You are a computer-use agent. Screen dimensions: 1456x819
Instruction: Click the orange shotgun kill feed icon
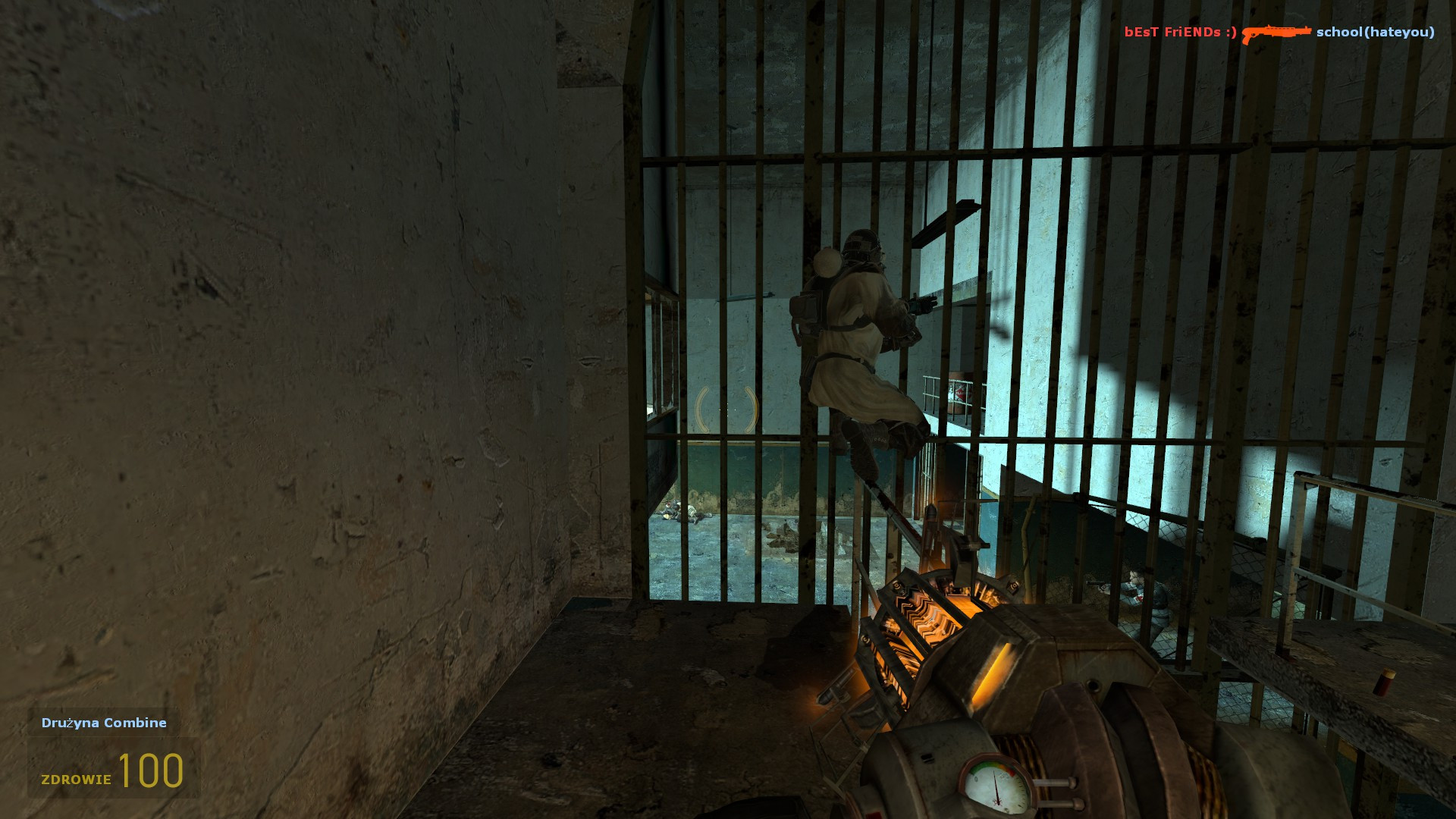[1276, 33]
